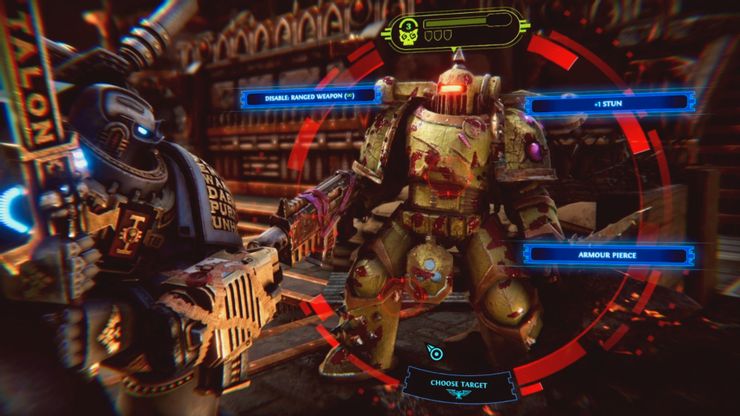Select the Disable: Ranged Weapon target option

pyautogui.click(x=307, y=96)
